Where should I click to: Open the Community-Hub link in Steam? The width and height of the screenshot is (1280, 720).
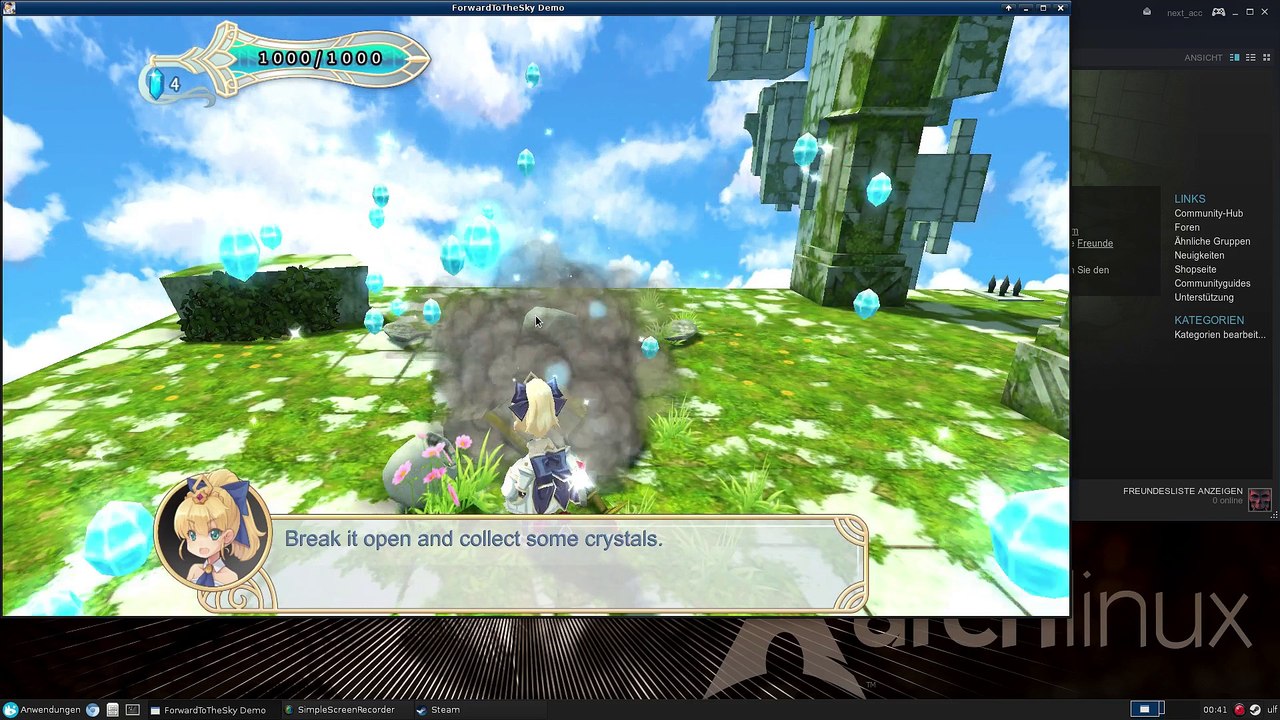coord(1208,213)
